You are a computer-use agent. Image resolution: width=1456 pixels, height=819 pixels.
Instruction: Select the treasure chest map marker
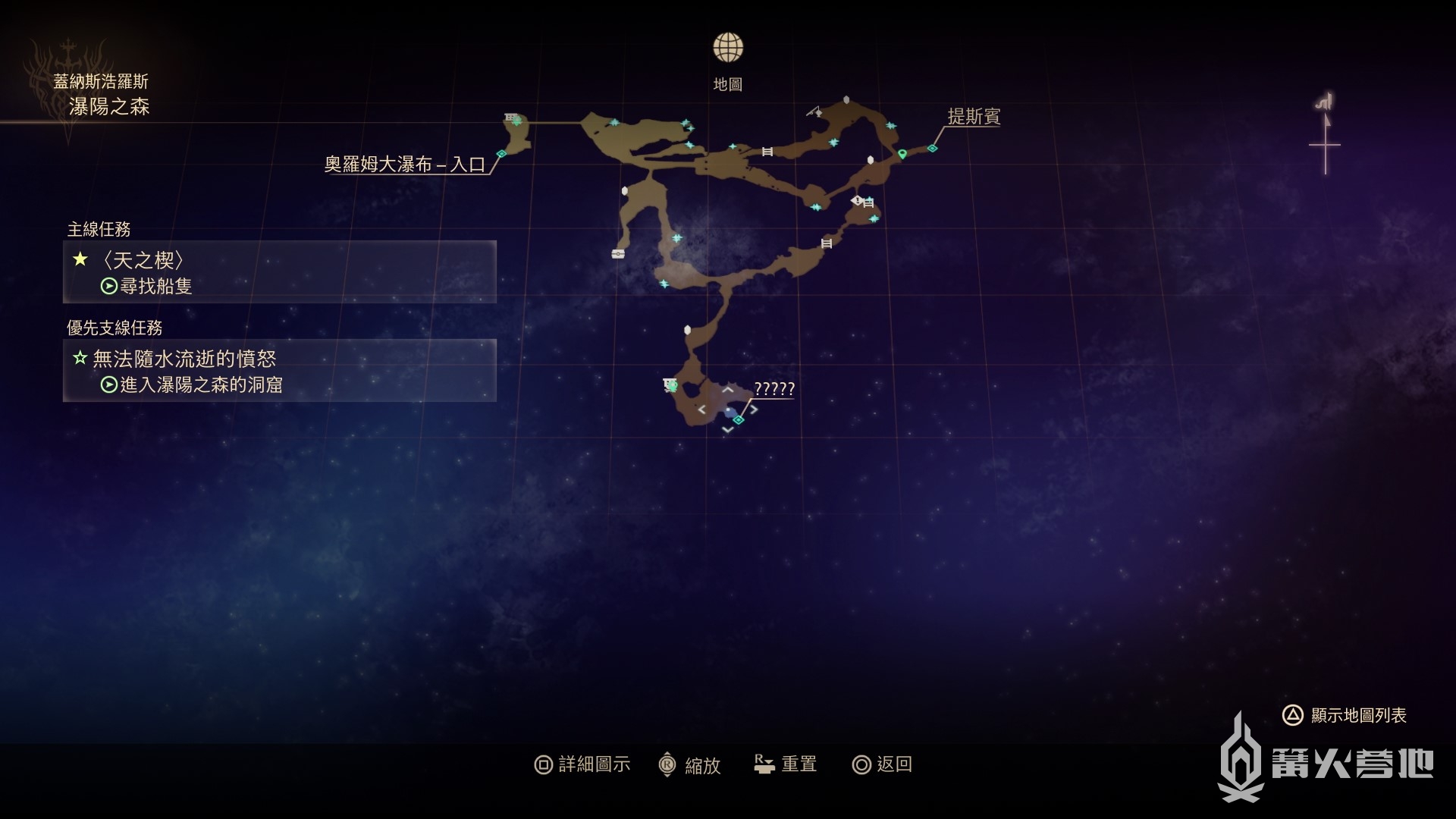point(618,254)
